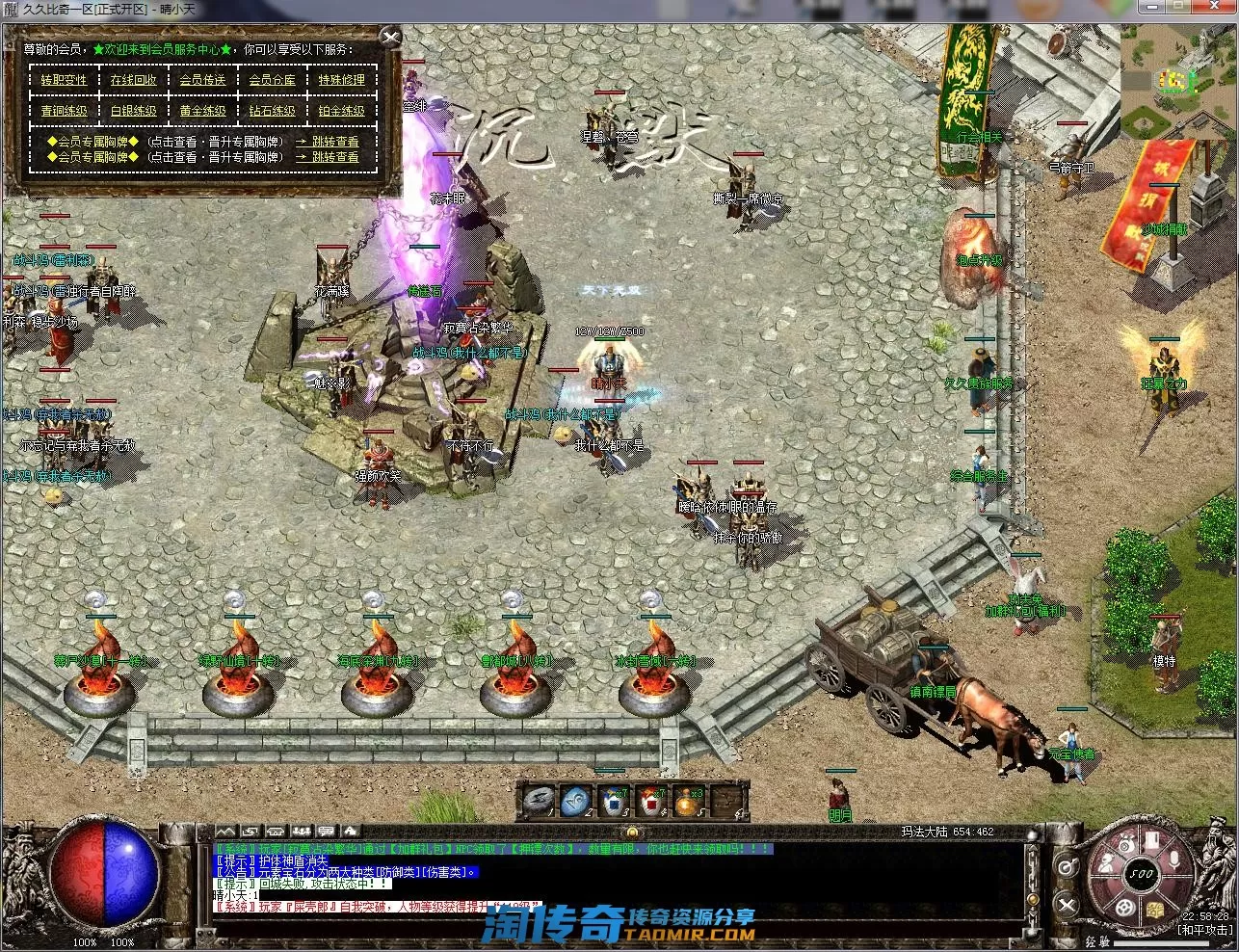Viewport: 1239px width, 952px height.
Task: Open 转职变性 class change service
Action: [64, 80]
